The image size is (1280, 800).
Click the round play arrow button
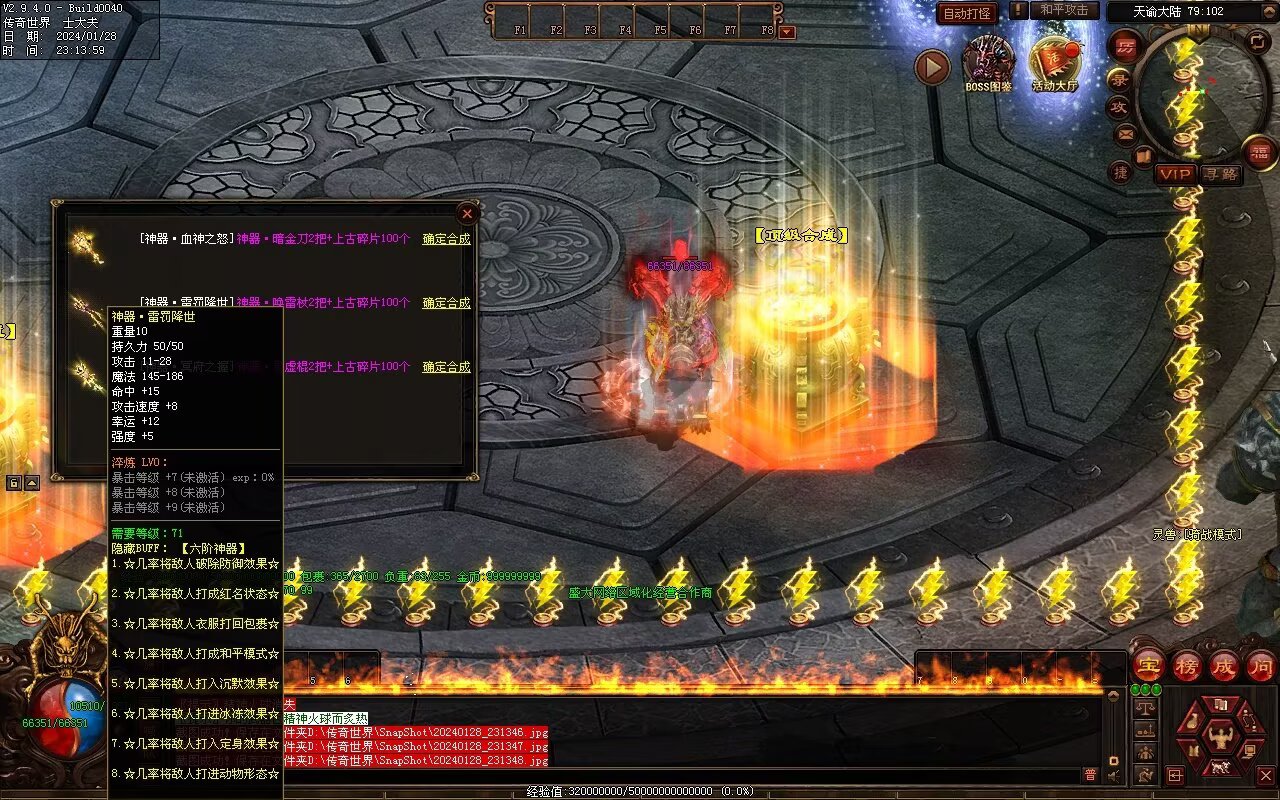tap(932, 67)
